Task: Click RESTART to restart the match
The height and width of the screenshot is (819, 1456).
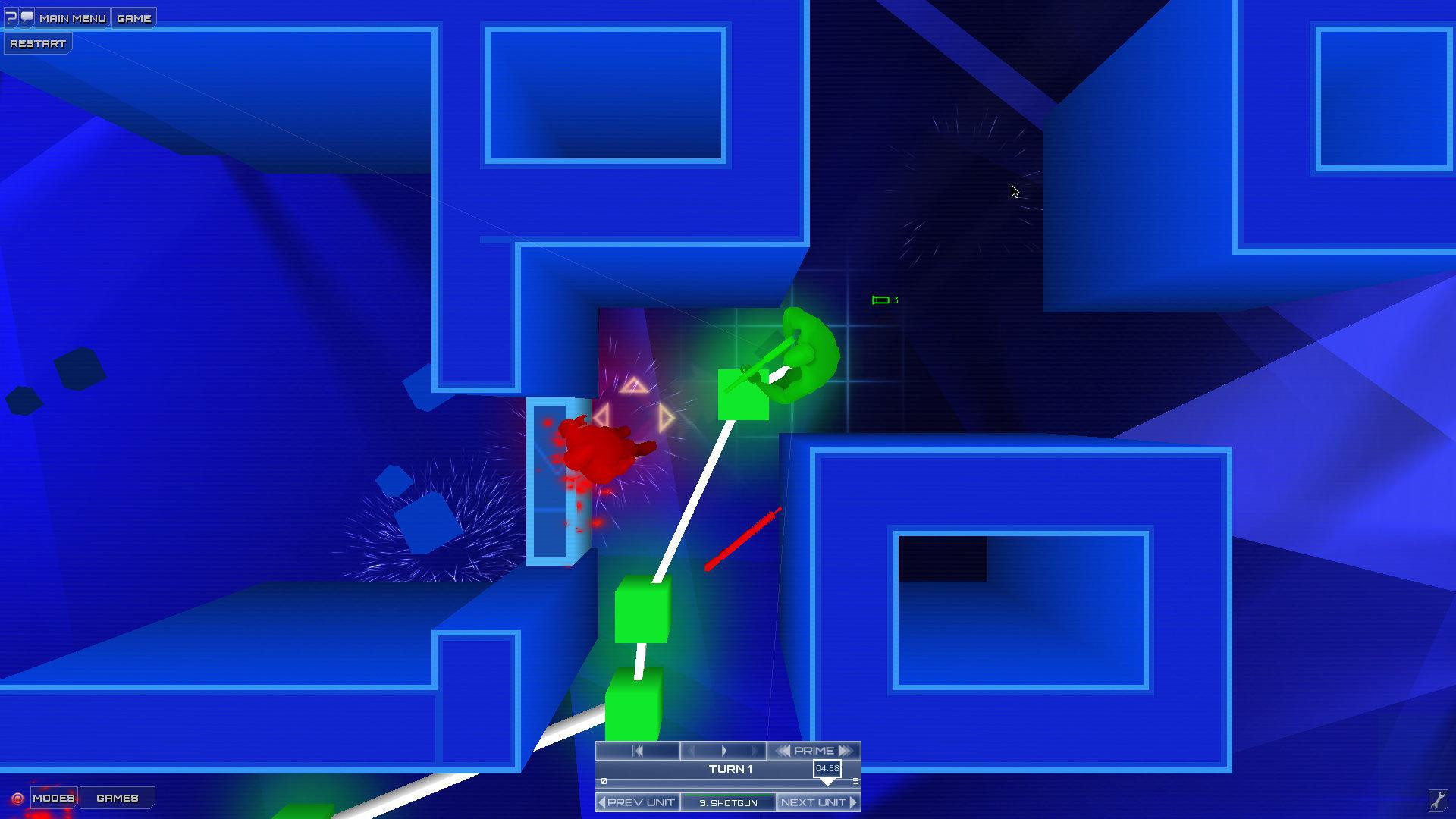Action: [x=36, y=42]
